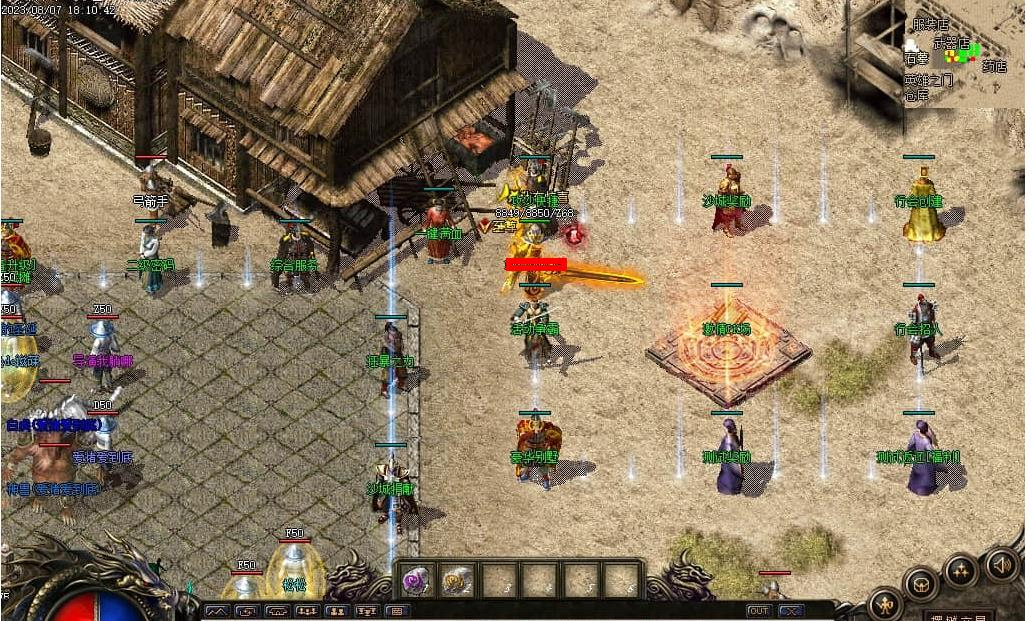Click the X button beside OUT
The width and height of the screenshot is (1034, 621).
click(x=792, y=610)
